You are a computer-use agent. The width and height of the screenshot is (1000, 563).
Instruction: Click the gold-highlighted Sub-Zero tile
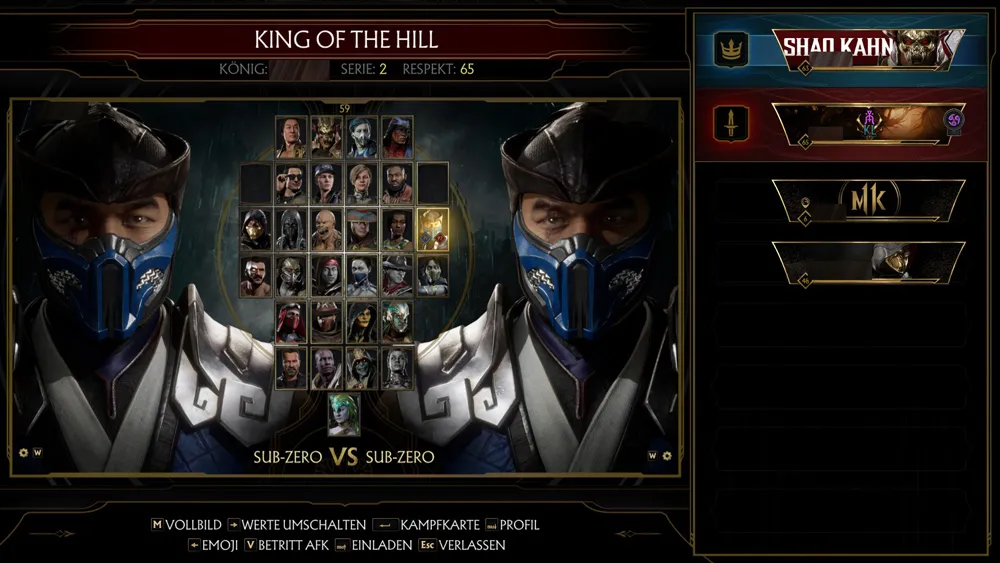click(x=432, y=229)
